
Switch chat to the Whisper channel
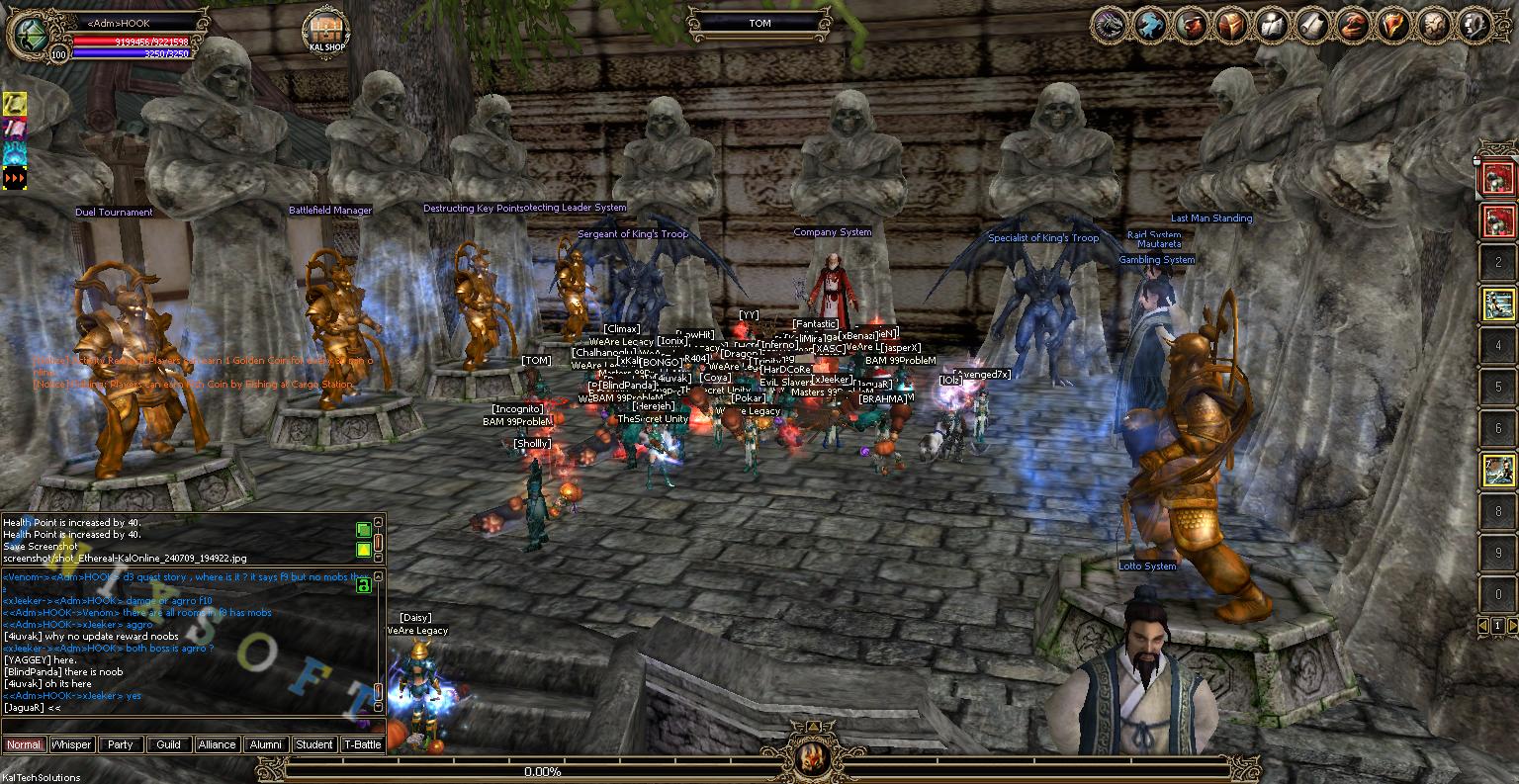pos(71,744)
